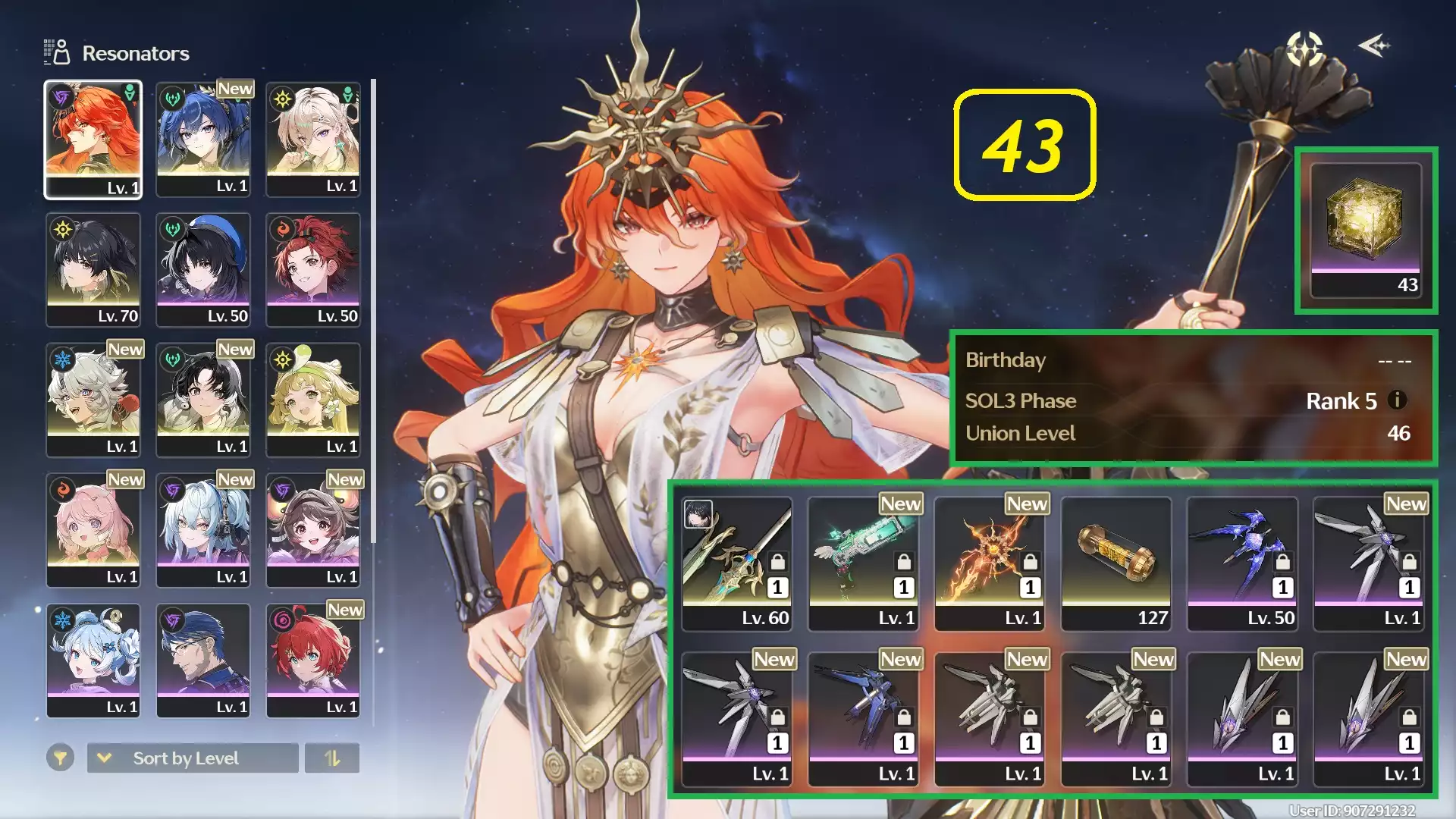Screen dimensions: 1456x819
Task: Select the teal pistol weapon slot
Action: [863, 563]
